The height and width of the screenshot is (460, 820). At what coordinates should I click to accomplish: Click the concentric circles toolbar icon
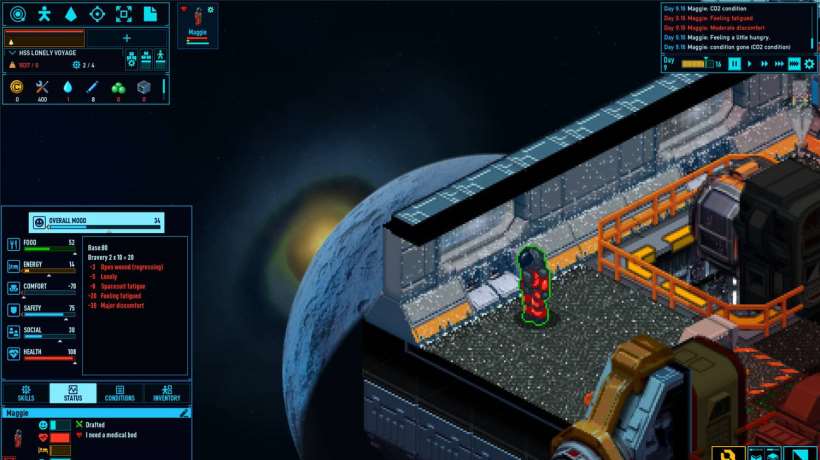tap(18, 14)
